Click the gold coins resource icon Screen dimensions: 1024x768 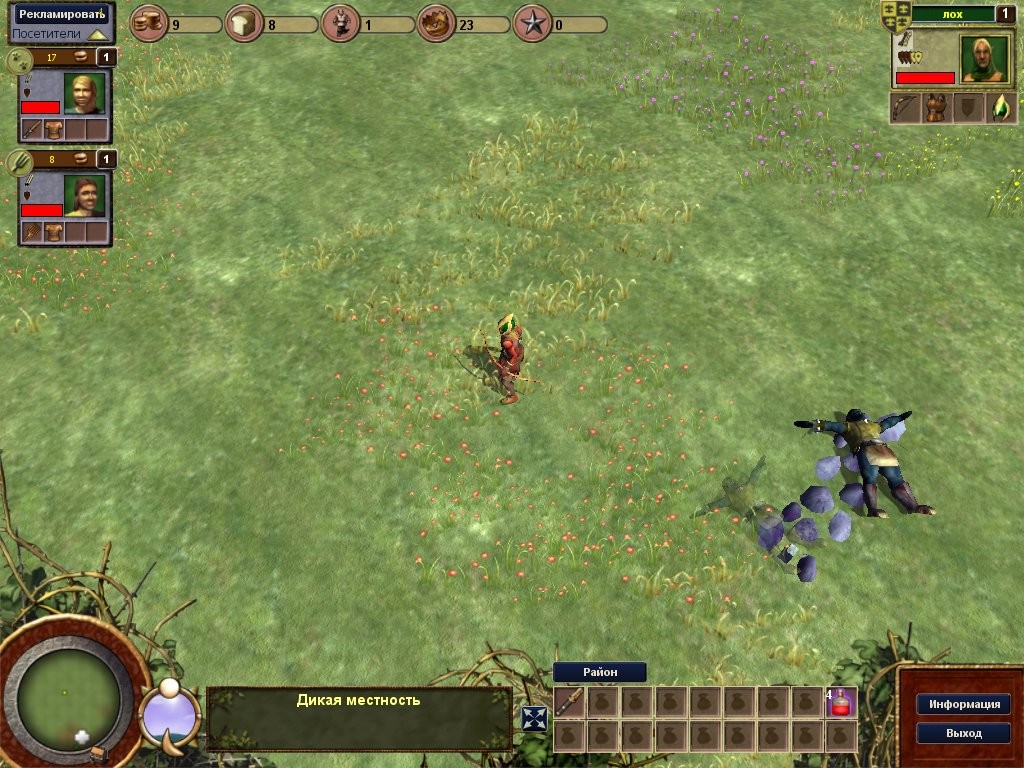pyautogui.click(x=149, y=23)
